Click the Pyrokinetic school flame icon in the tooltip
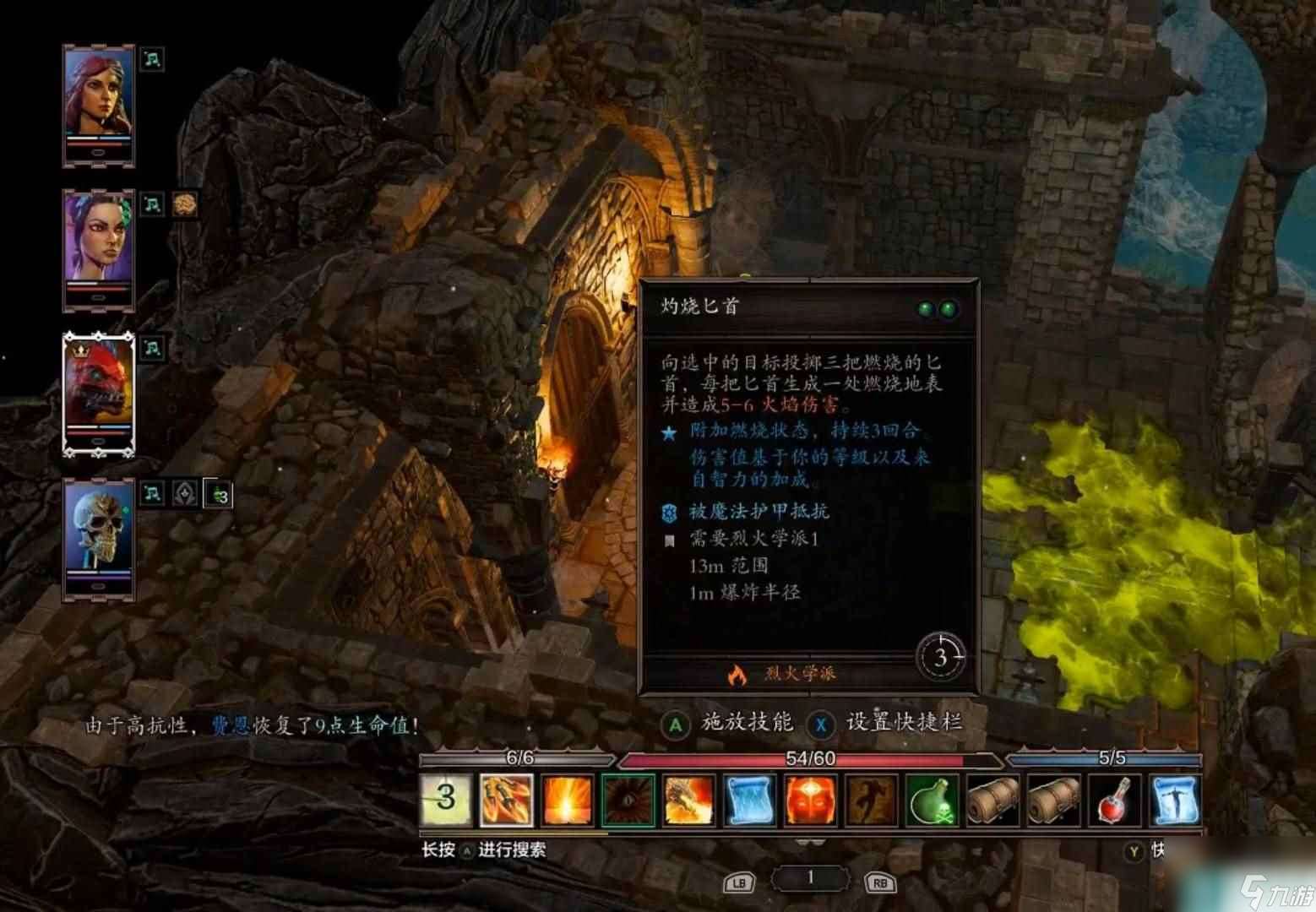The image size is (1316, 912). click(739, 674)
